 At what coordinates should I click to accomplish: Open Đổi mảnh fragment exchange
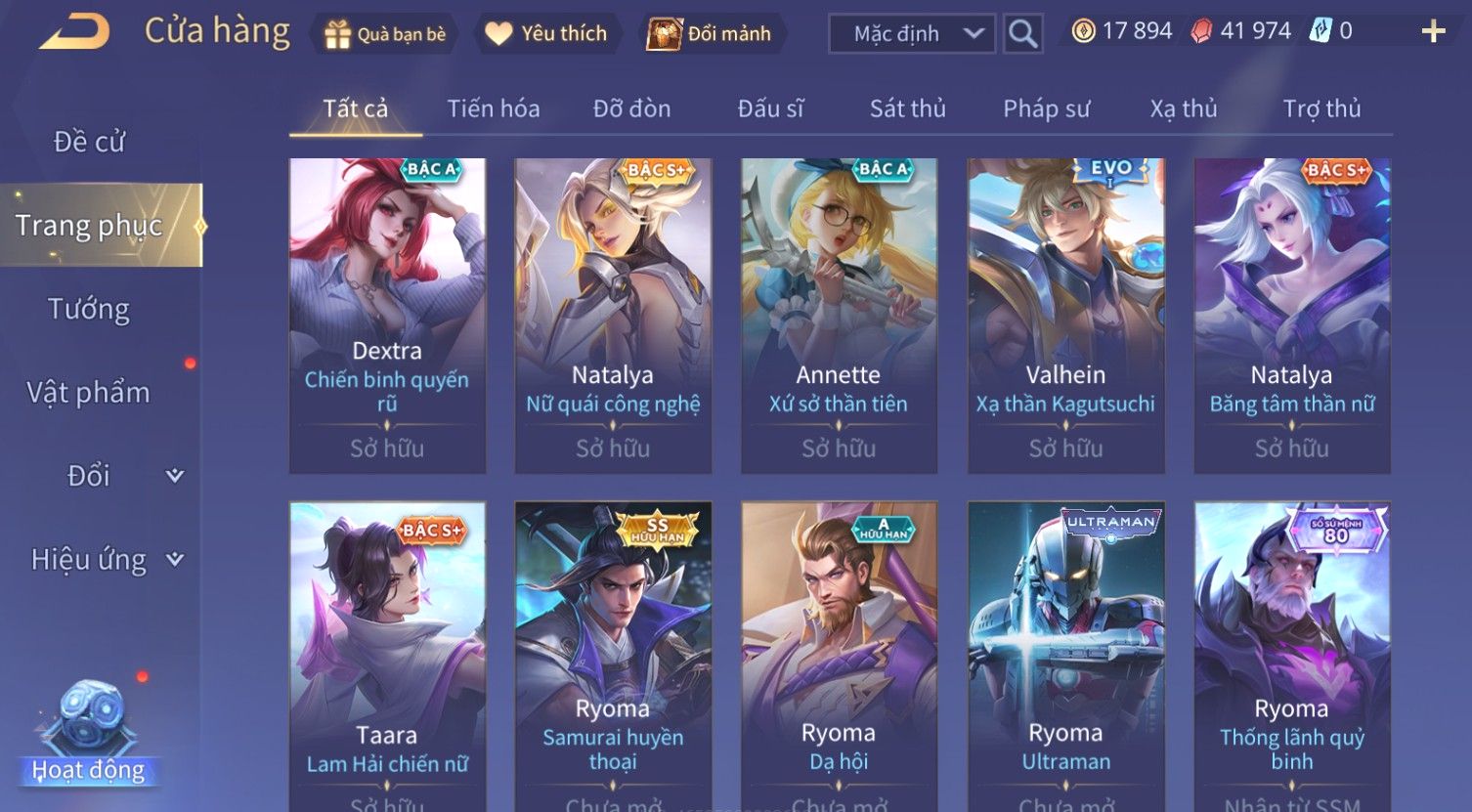pos(710,34)
